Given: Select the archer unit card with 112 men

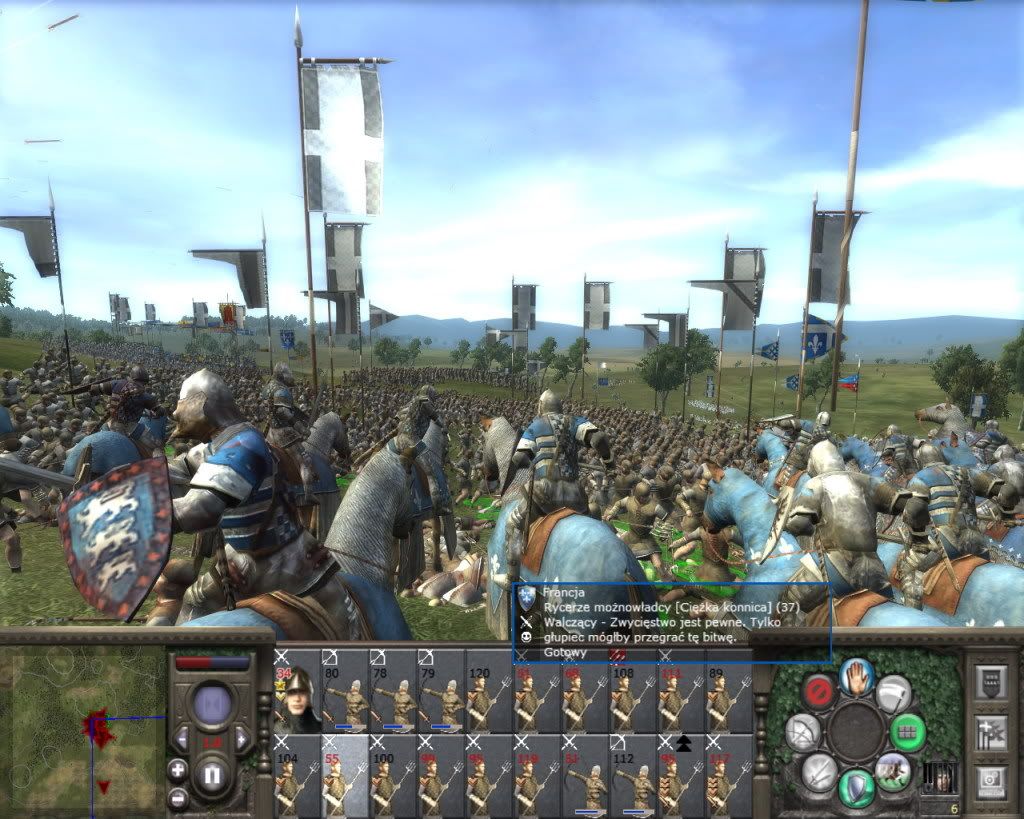Looking at the screenshot, I should click(633, 775).
